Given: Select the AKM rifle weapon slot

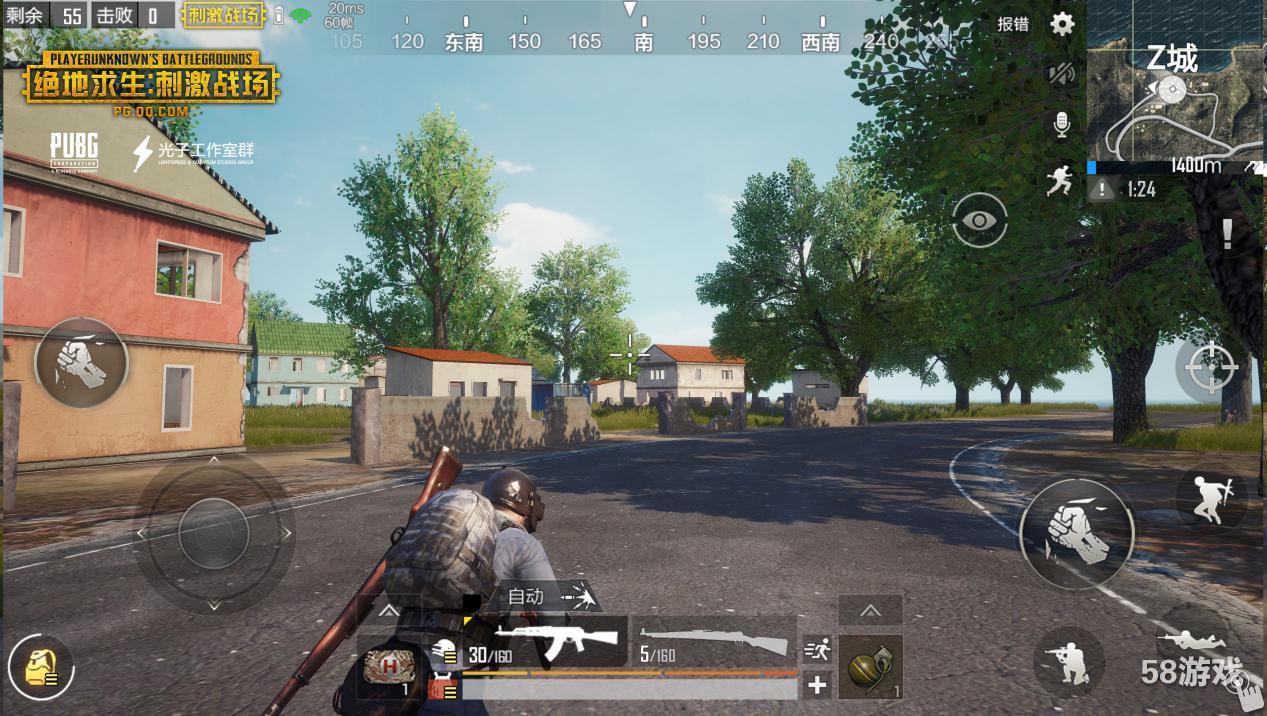Looking at the screenshot, I should [546, 642].
